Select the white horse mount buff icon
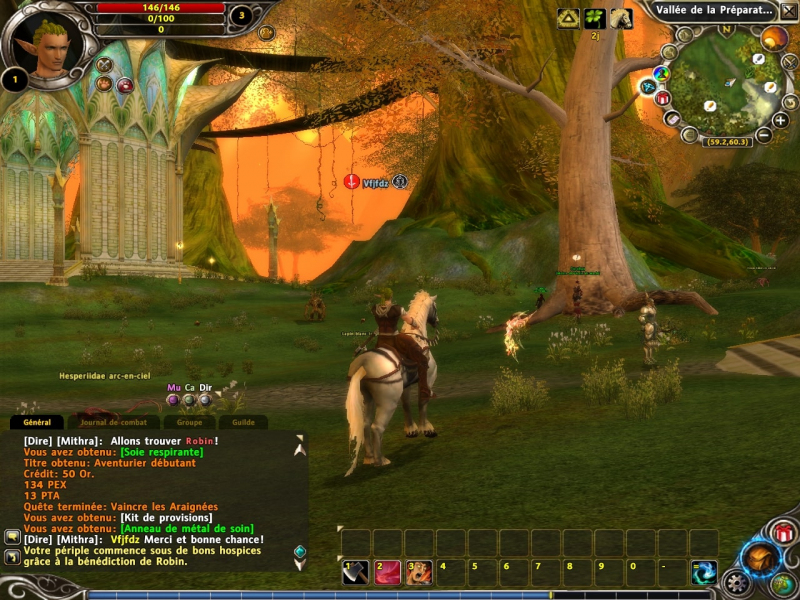Image resolution: width=800 pixels, height=600 pixels. pos(621,18)
